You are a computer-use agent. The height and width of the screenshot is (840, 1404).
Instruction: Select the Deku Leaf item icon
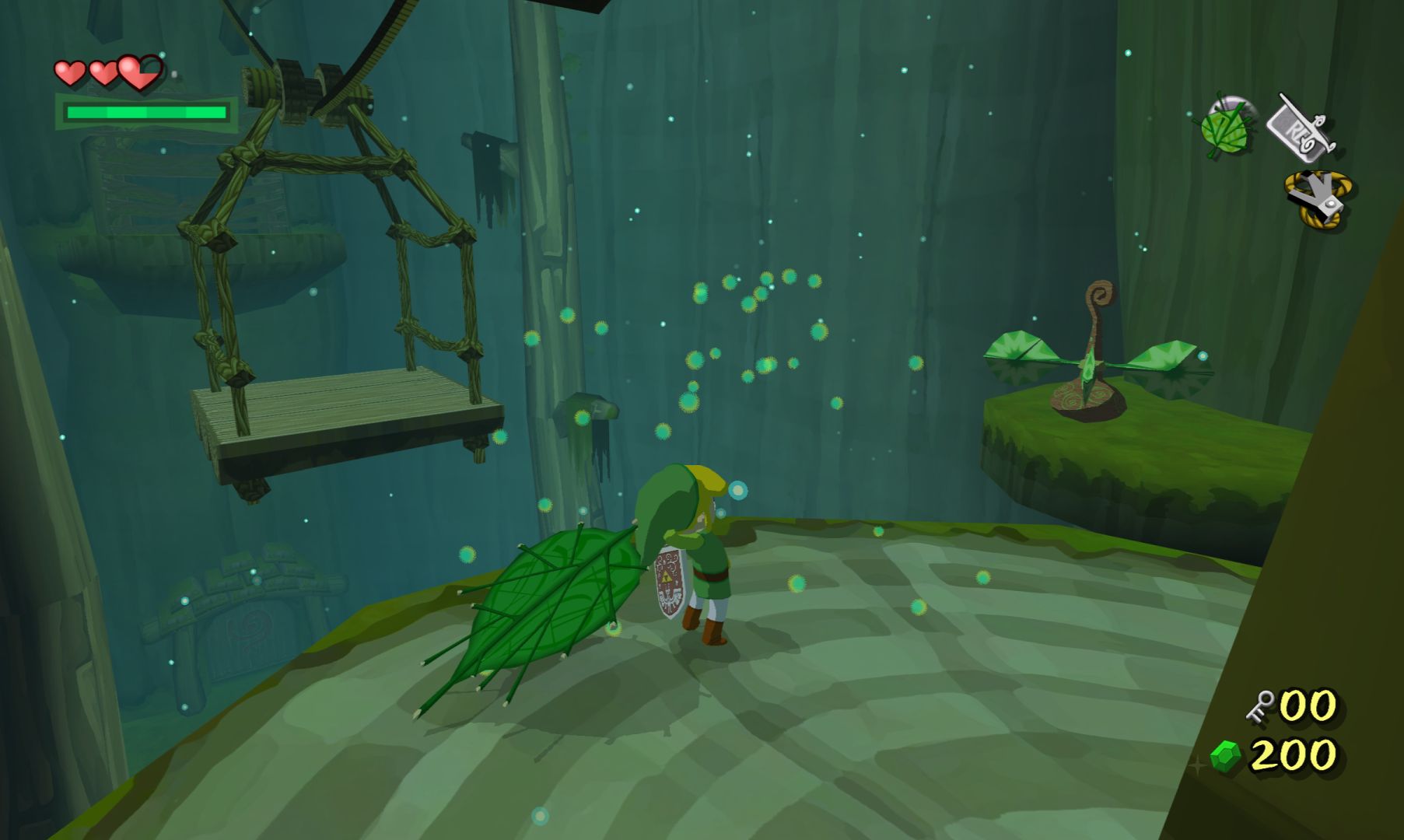(x=1225, y=127)
